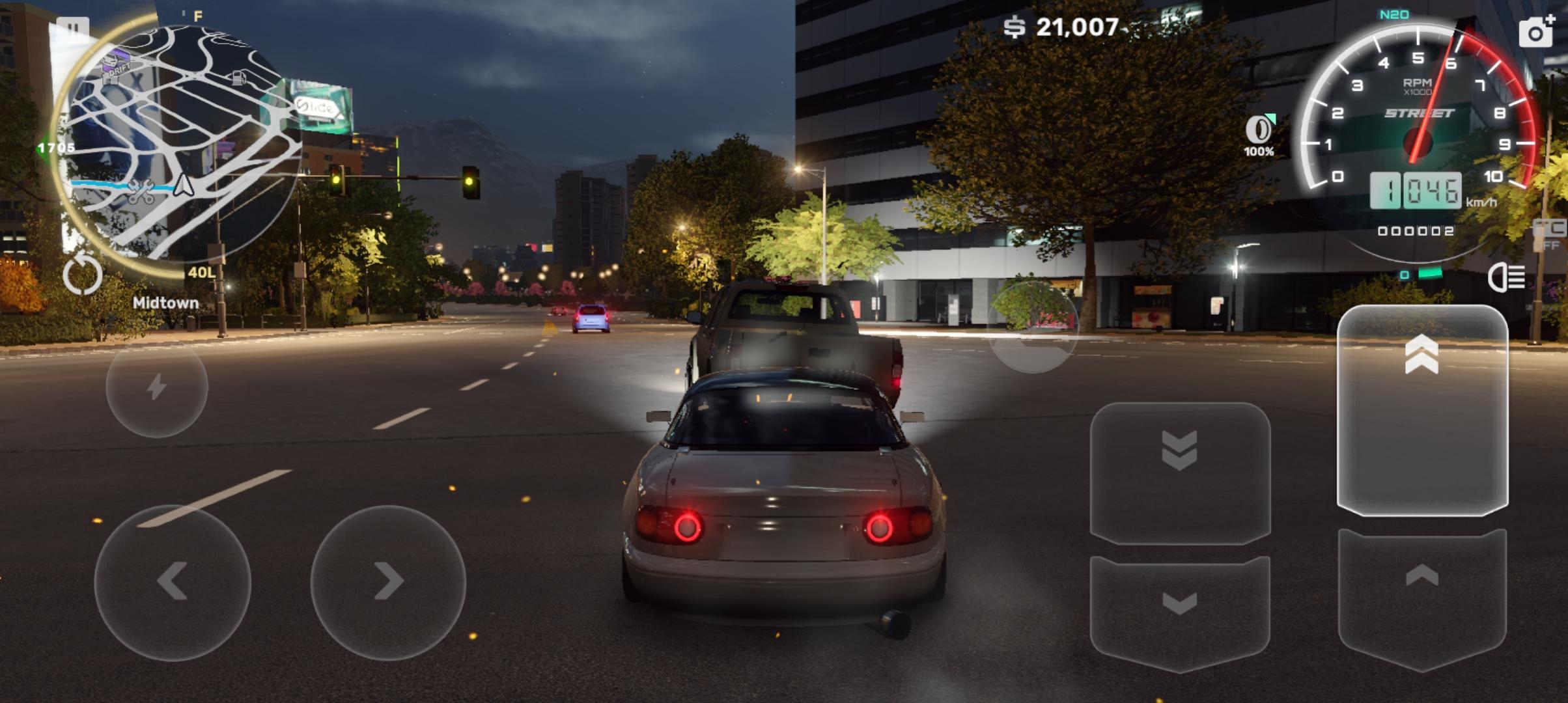Tap the translucent round handbrake button
The image size is (1568, 703).
coord(1033,327)
